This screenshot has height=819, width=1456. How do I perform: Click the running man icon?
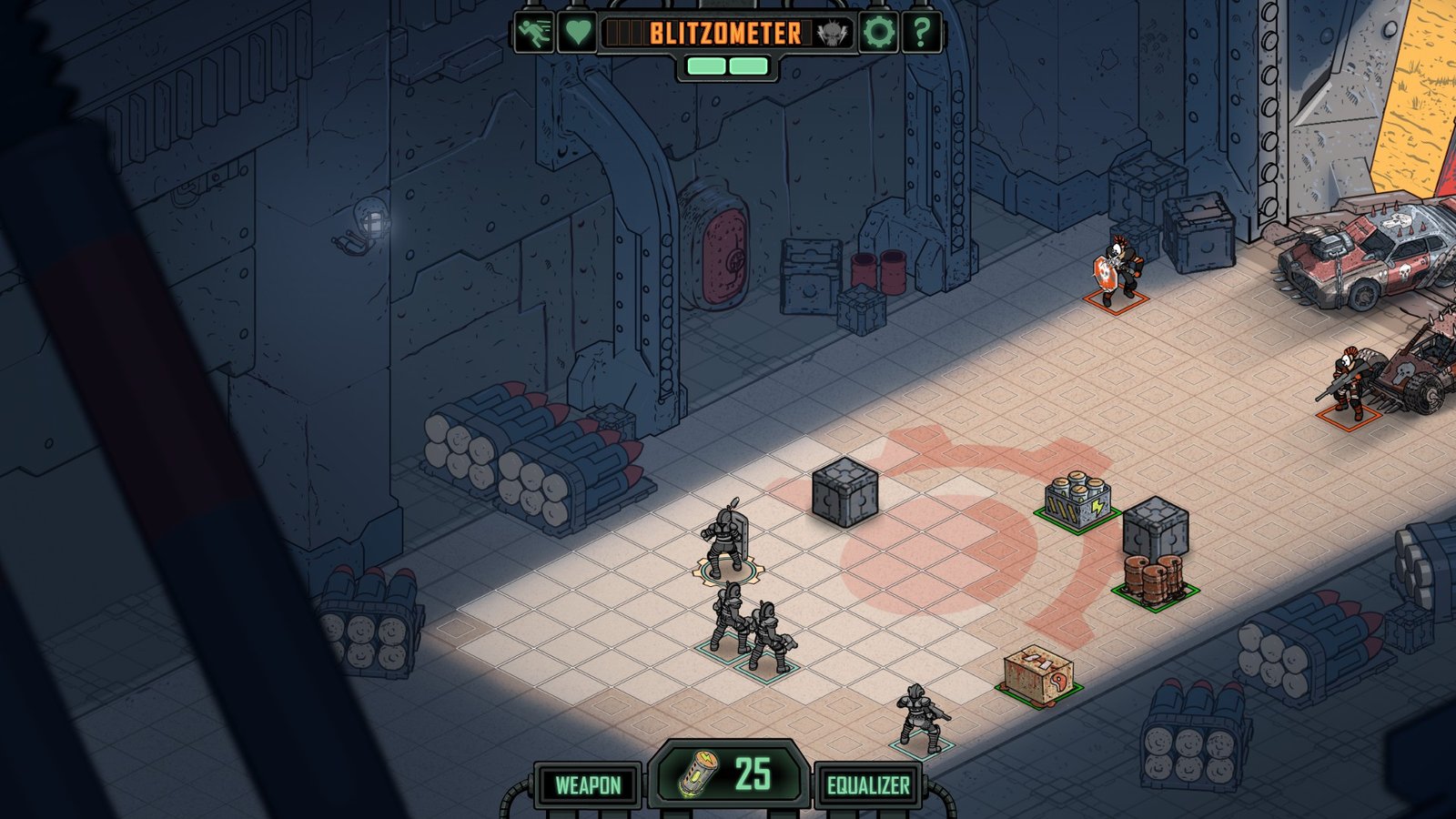click(533, 33)
